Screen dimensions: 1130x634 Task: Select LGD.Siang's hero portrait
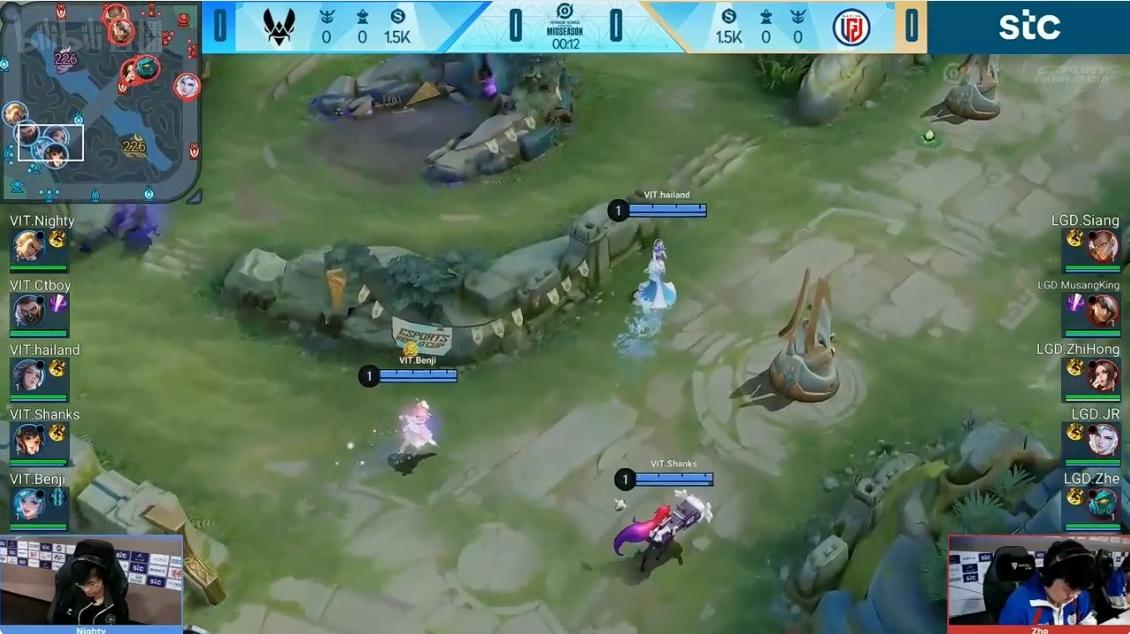1103,246
